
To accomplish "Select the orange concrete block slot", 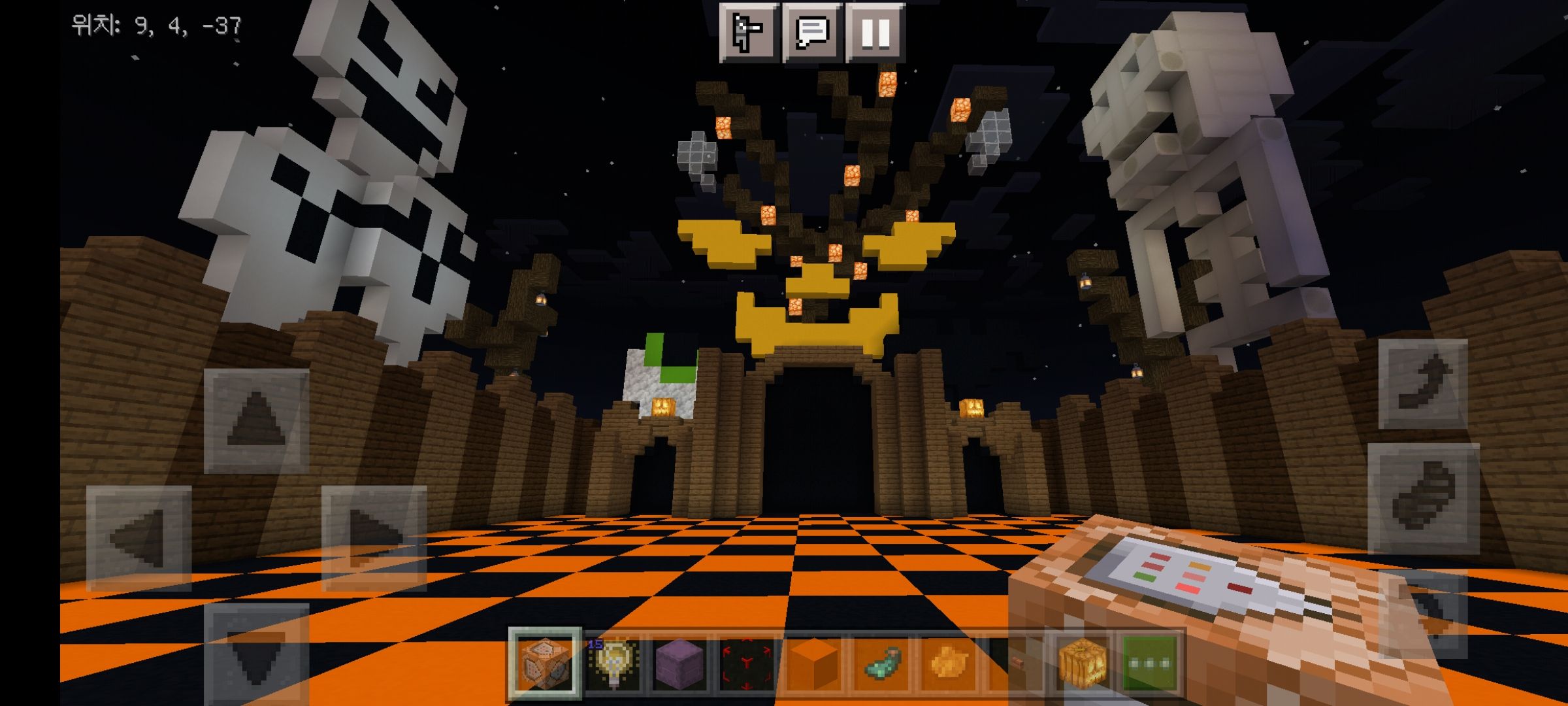I will tap(814, 664).
